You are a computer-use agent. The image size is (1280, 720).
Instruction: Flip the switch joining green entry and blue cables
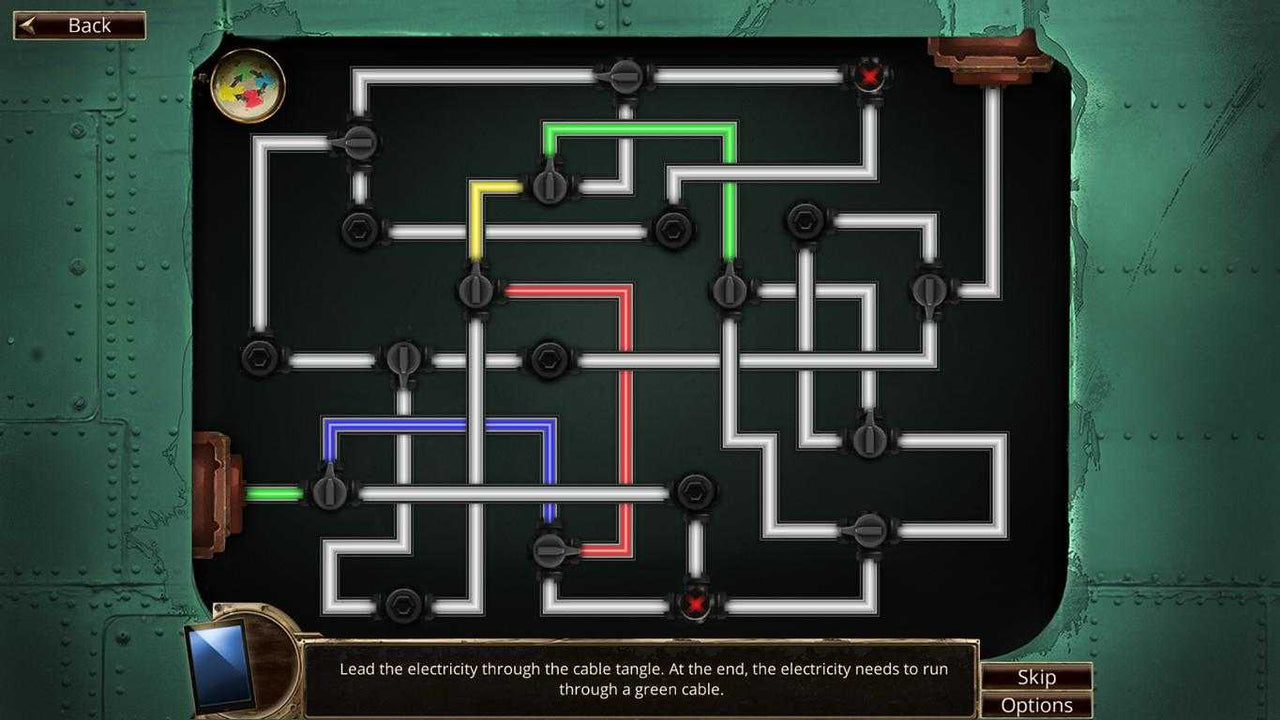pyautogui.click(x=329, y=492)
